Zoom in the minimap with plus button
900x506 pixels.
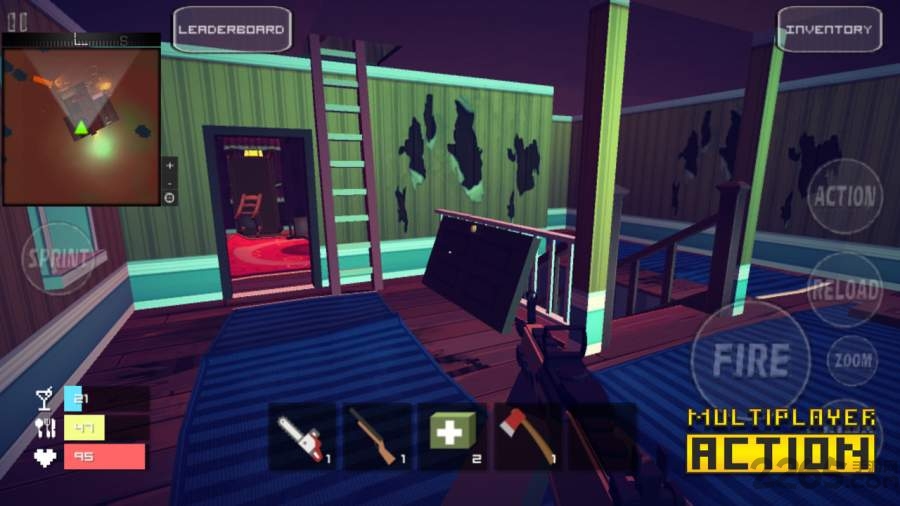click(x=170, y=164)
